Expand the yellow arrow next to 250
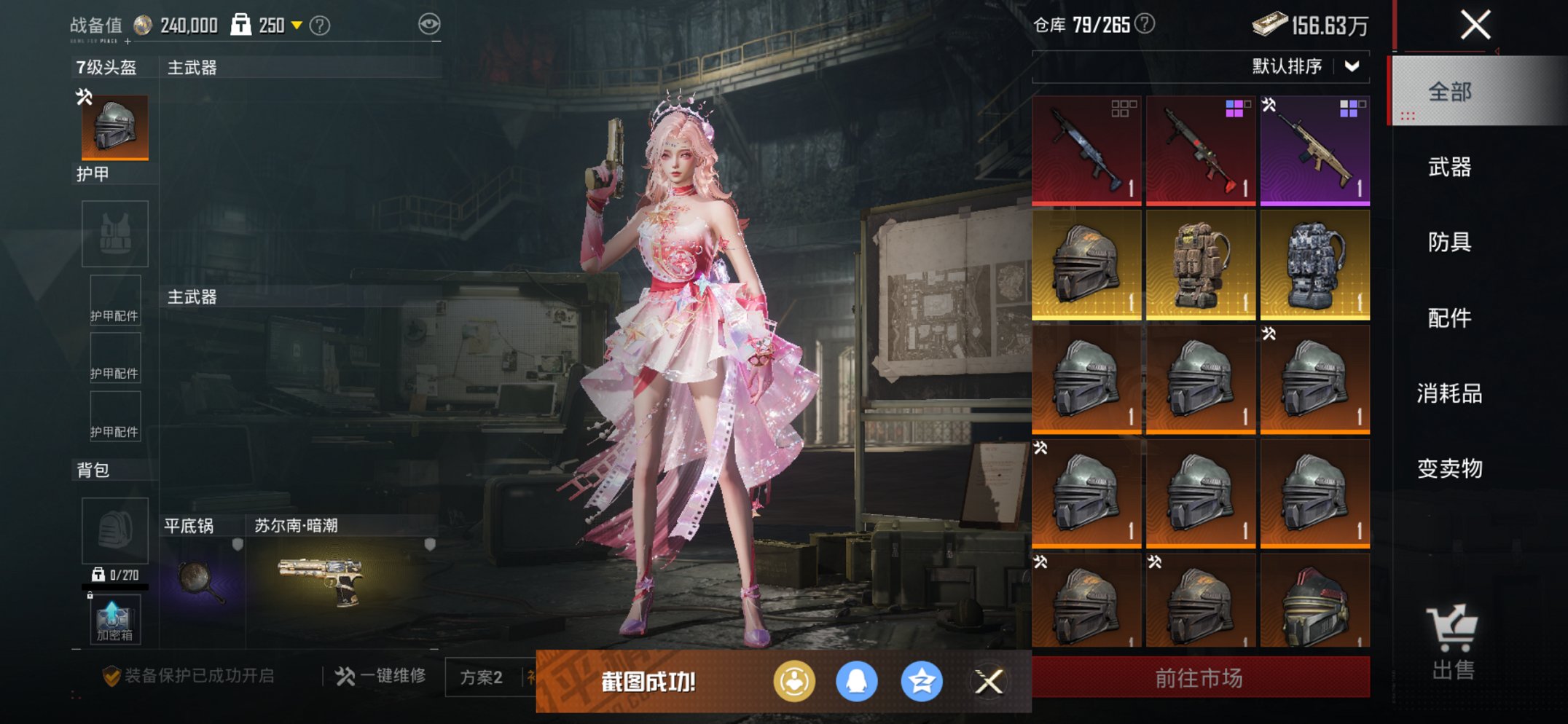The height and width of the screenshot is (724, 1568). point(294,23)
